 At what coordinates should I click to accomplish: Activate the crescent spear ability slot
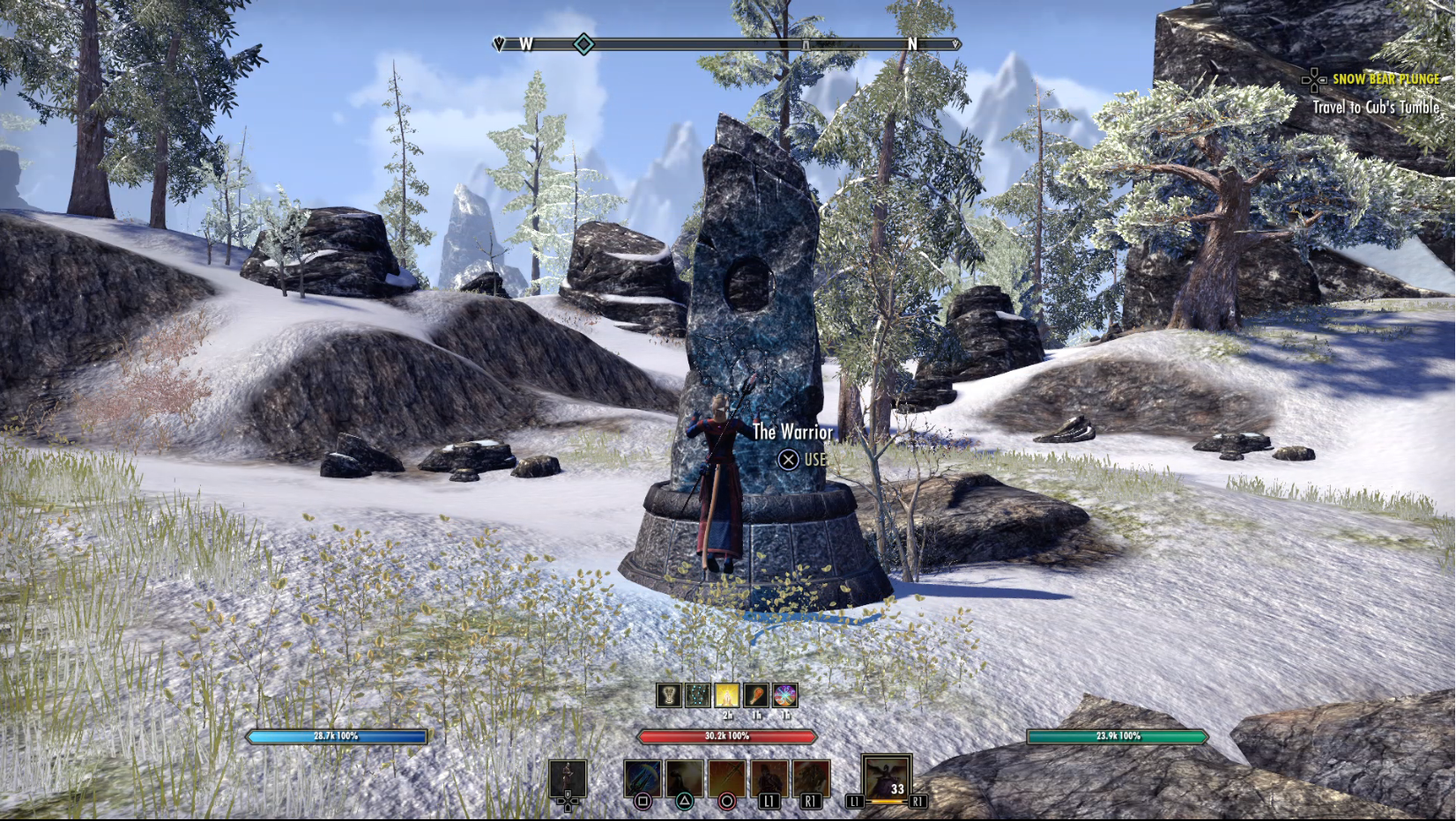pos(643,780)
